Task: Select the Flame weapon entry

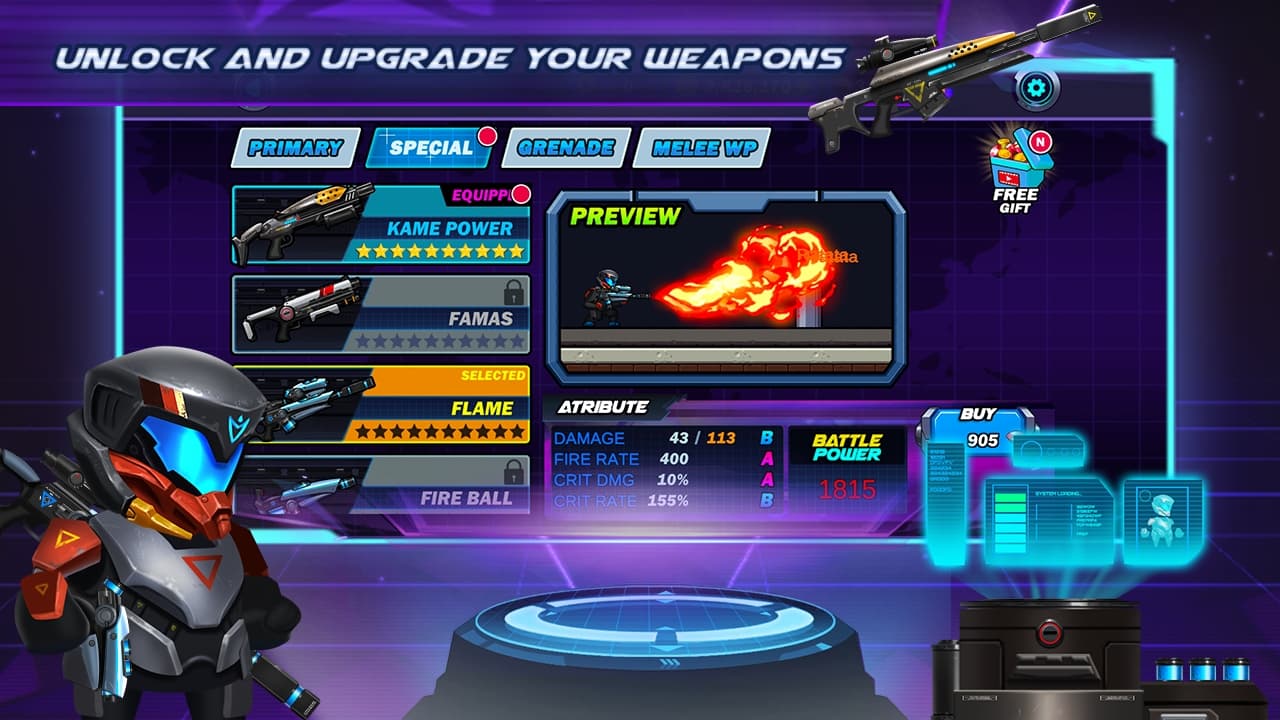Action: pyautogui.click(x=382, y=405)
